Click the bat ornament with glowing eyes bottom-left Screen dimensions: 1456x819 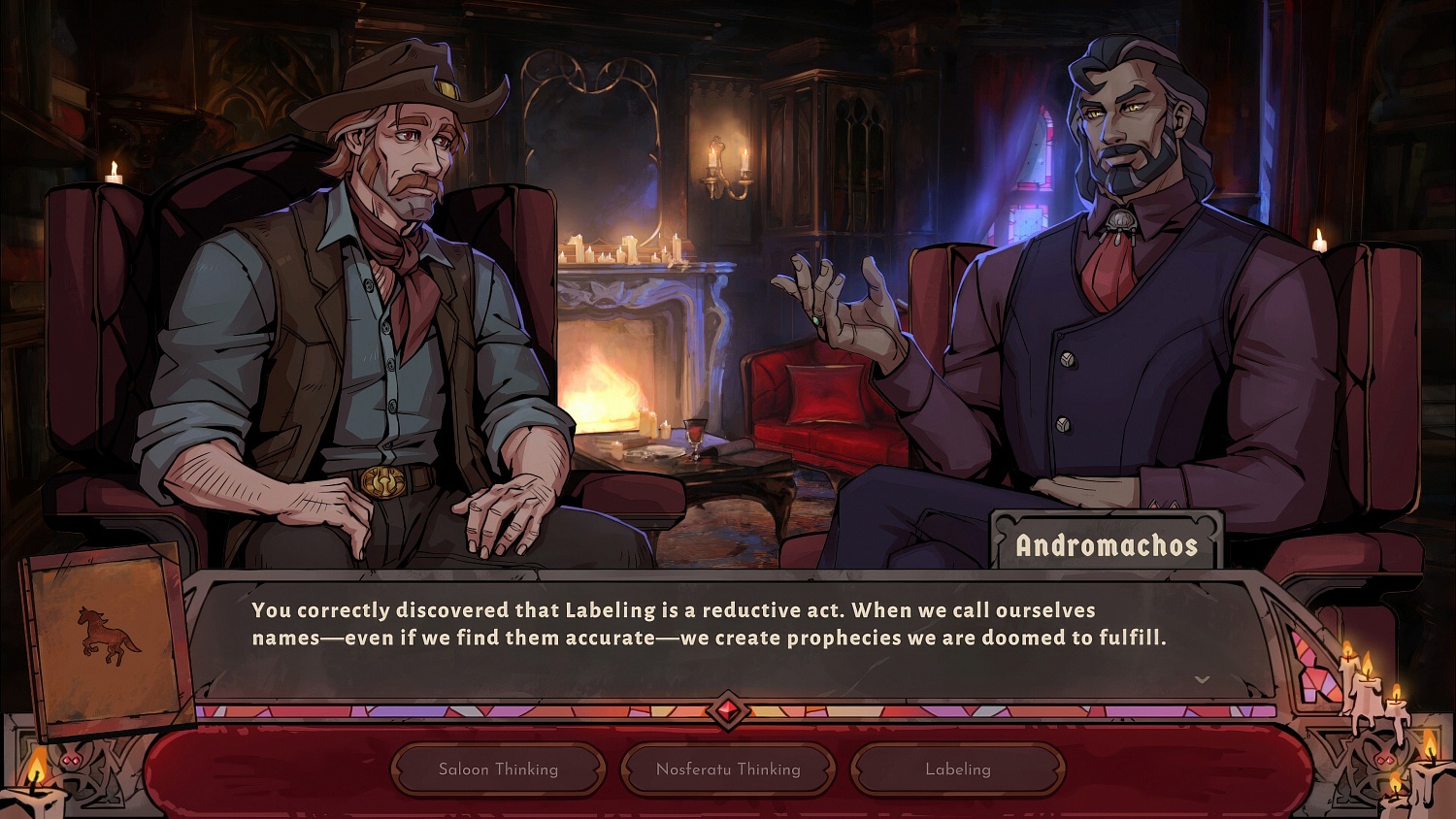point(73,761)
